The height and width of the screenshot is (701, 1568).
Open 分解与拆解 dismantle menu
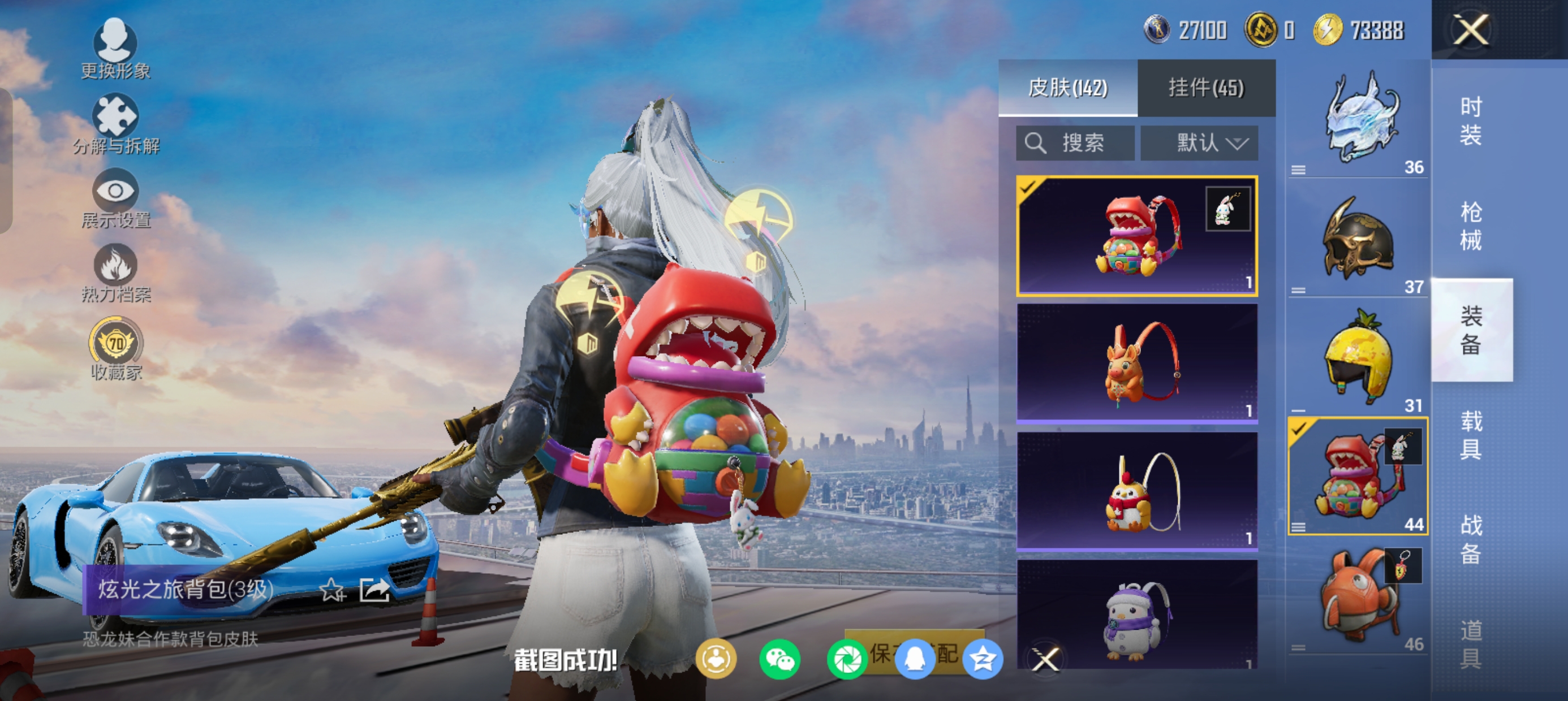pyautogui.click(x=115, y=124)
